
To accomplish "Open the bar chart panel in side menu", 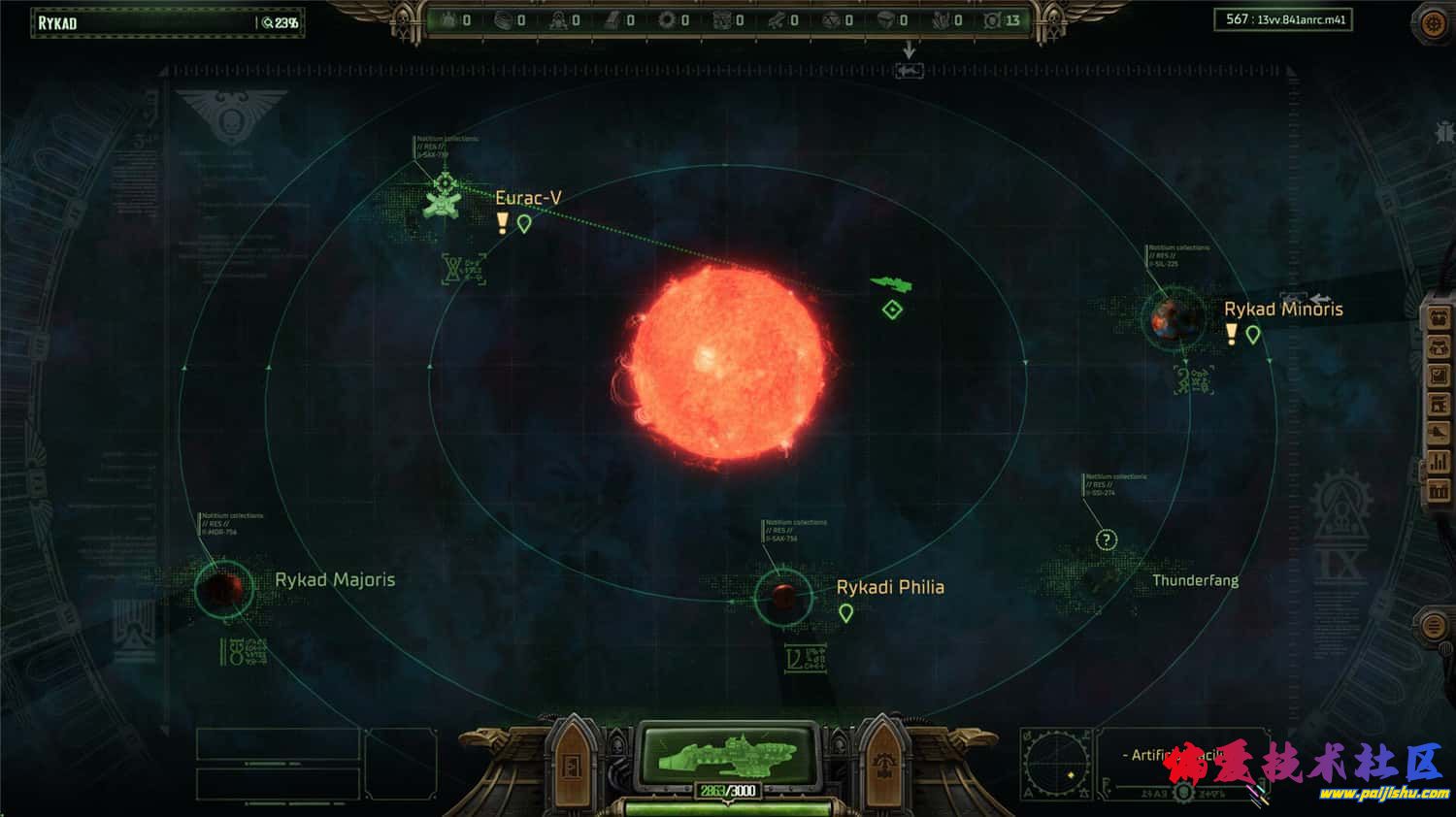I will [1438, 462].
